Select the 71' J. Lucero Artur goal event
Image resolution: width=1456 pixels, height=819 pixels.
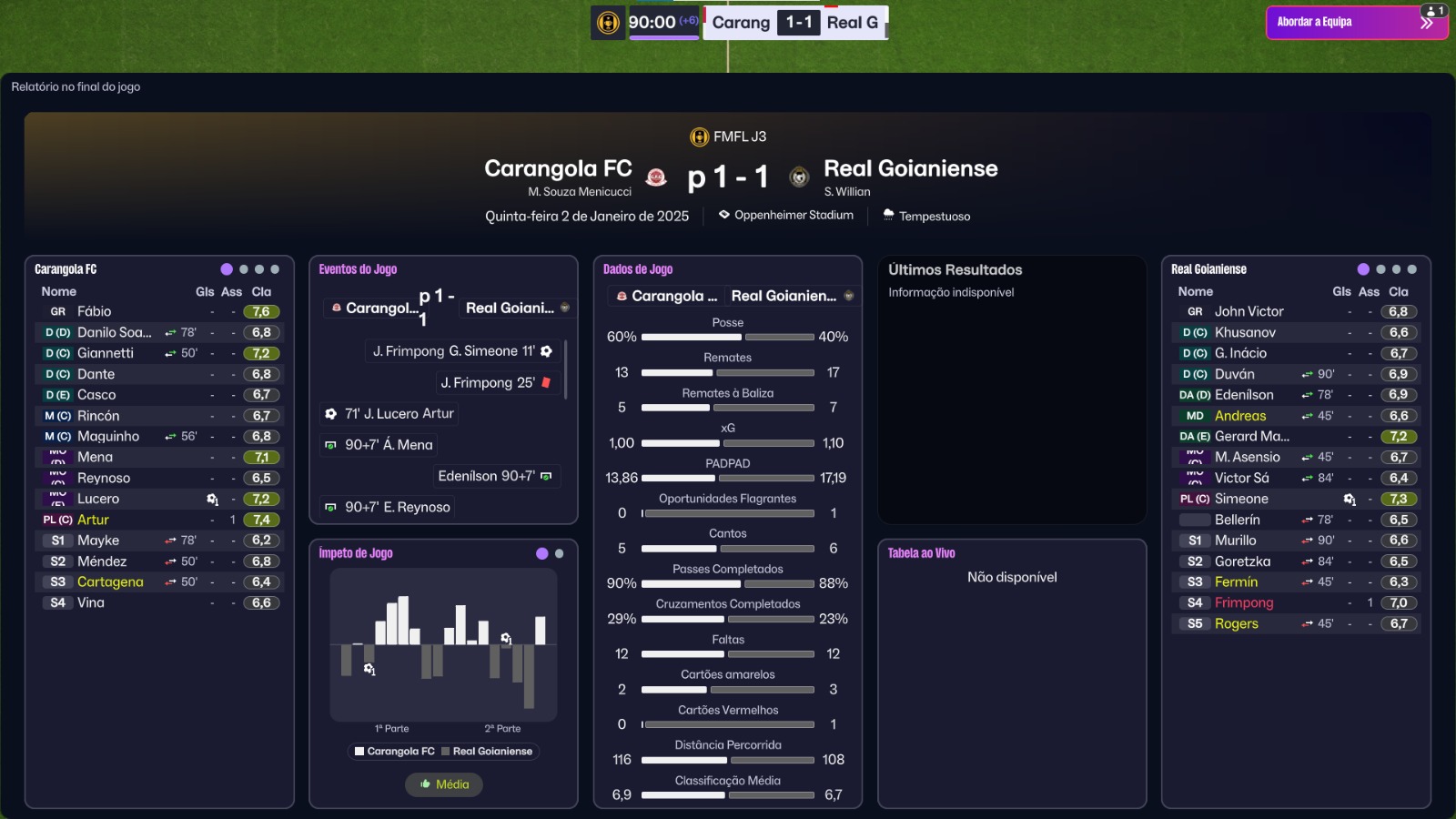[x=399, y=414]
